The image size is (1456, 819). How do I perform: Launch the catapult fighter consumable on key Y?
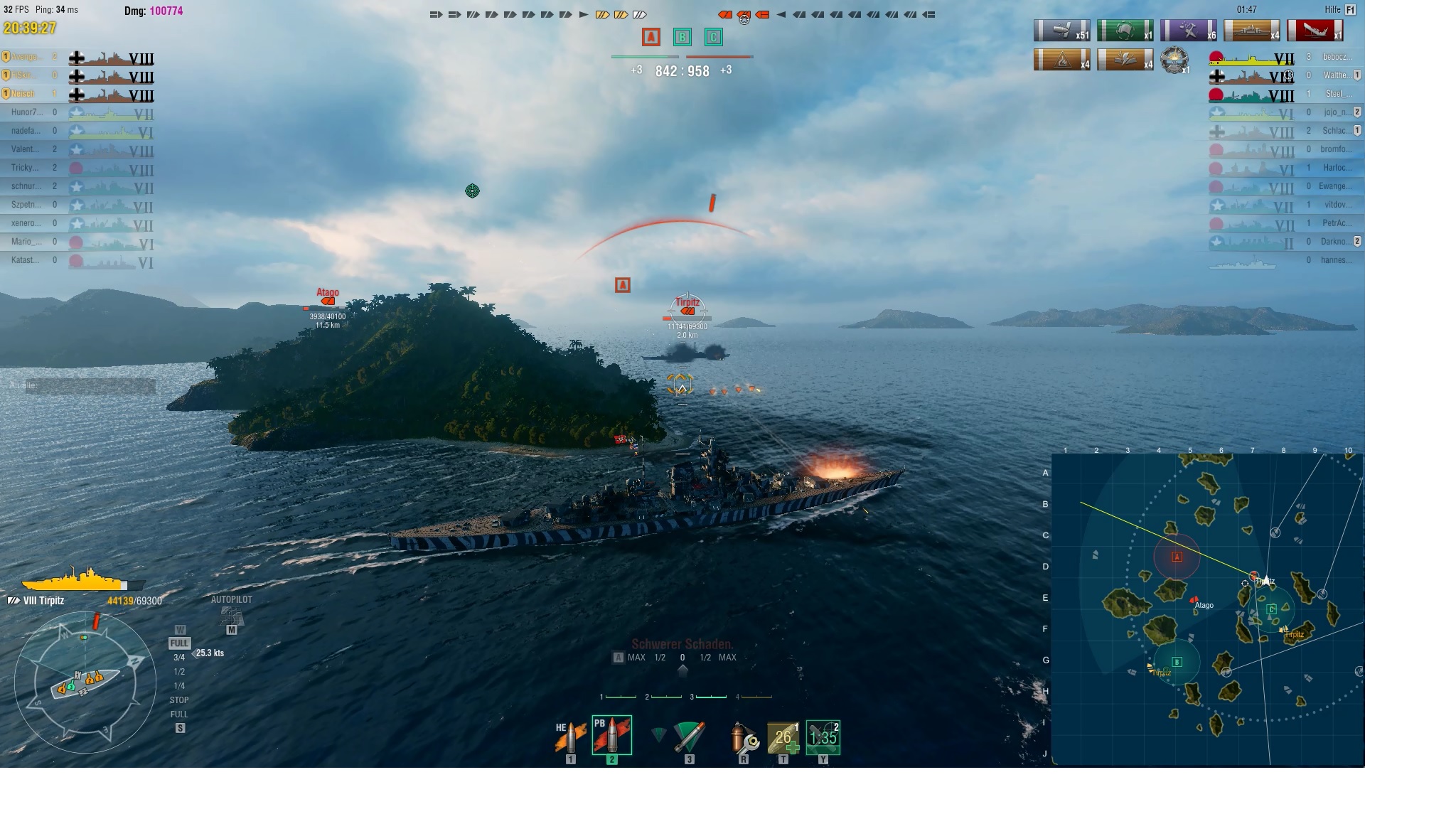tap(825, 737)
